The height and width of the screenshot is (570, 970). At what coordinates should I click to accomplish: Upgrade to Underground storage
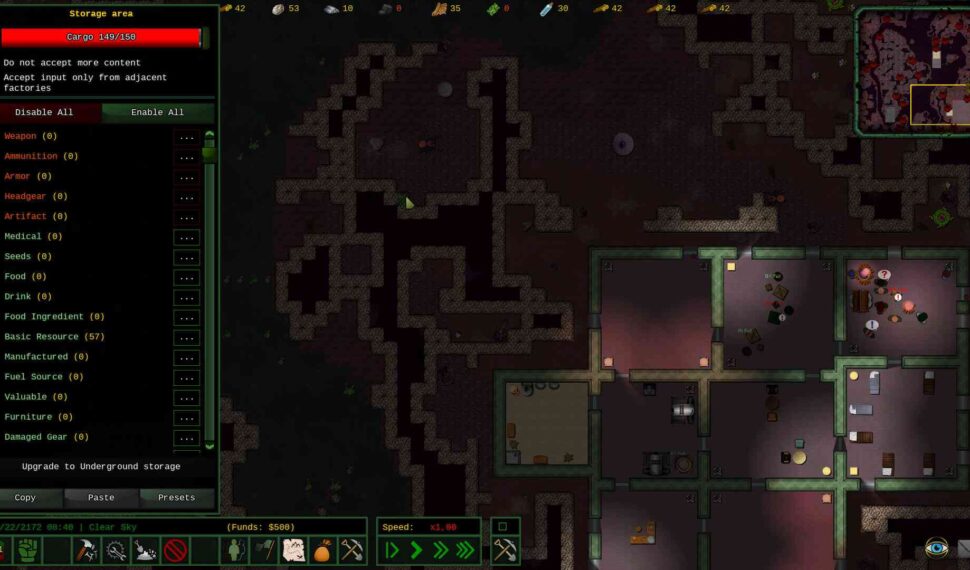[102, 467]
